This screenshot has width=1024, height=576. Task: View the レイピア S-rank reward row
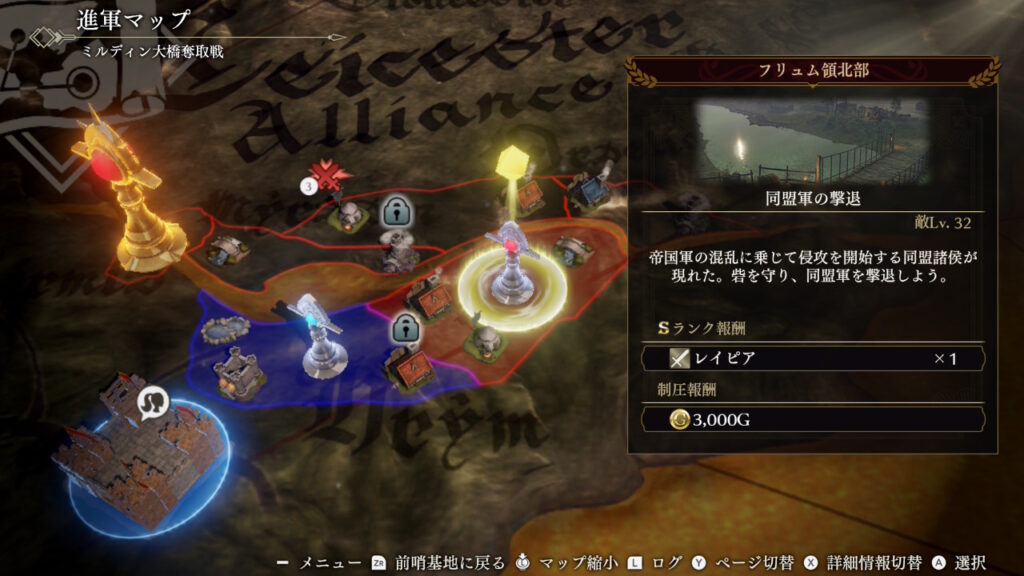pyautogui.click(x=811, y=358)
